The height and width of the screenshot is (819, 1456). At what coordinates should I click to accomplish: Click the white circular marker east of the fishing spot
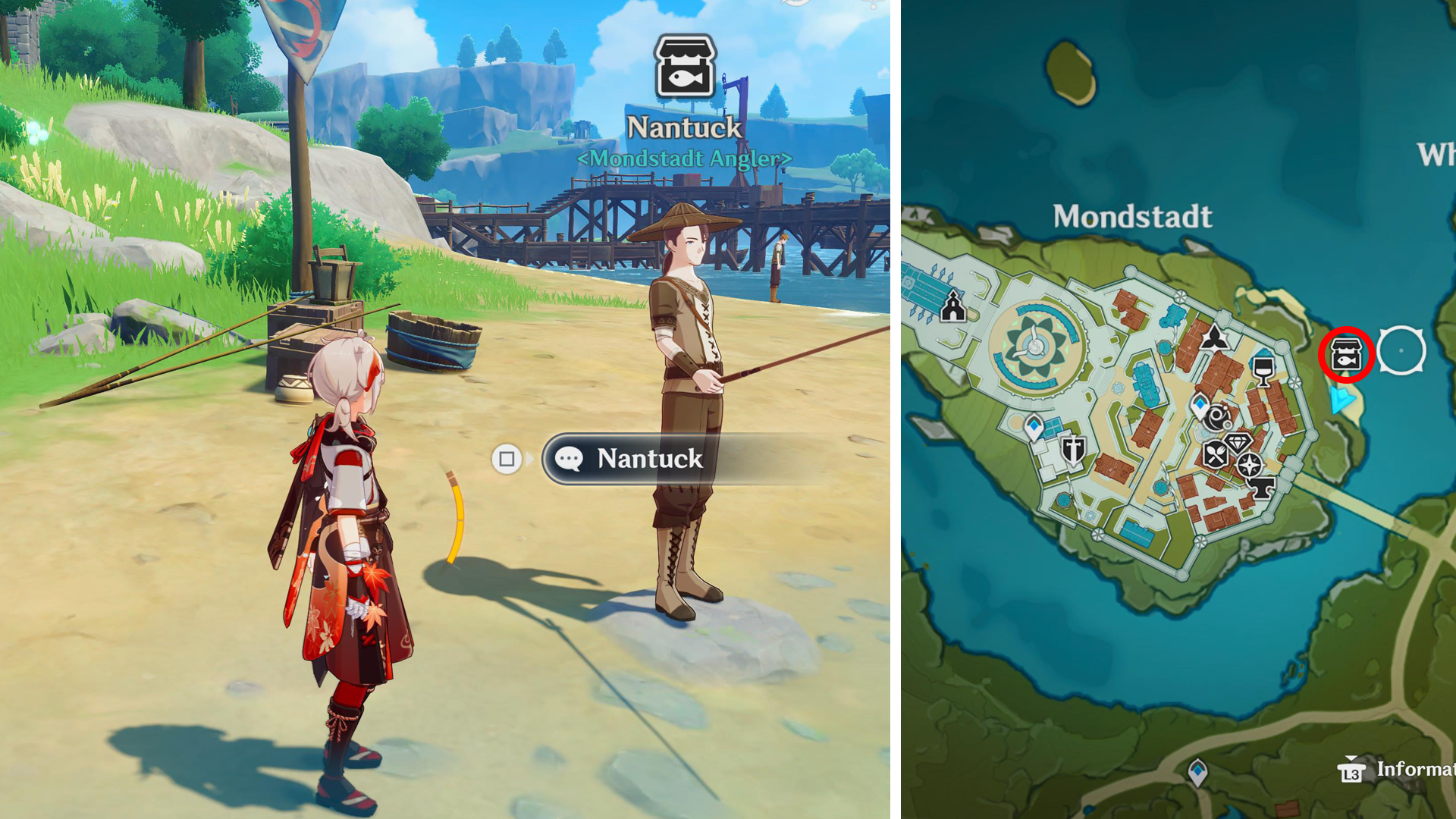1401,350
